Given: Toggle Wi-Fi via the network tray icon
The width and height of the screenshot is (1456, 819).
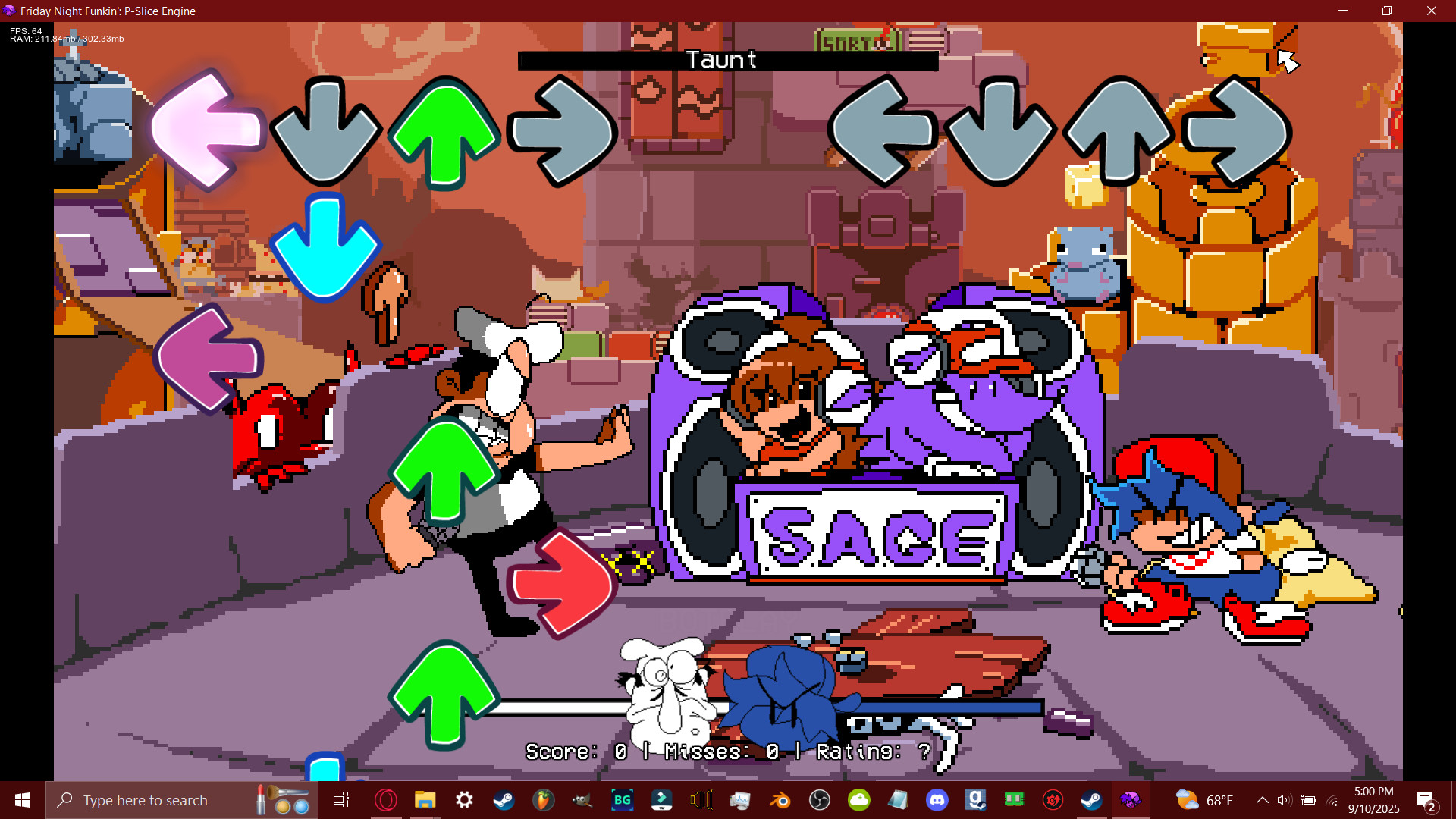Looking at the screenshot, I should coord(1332,800).
